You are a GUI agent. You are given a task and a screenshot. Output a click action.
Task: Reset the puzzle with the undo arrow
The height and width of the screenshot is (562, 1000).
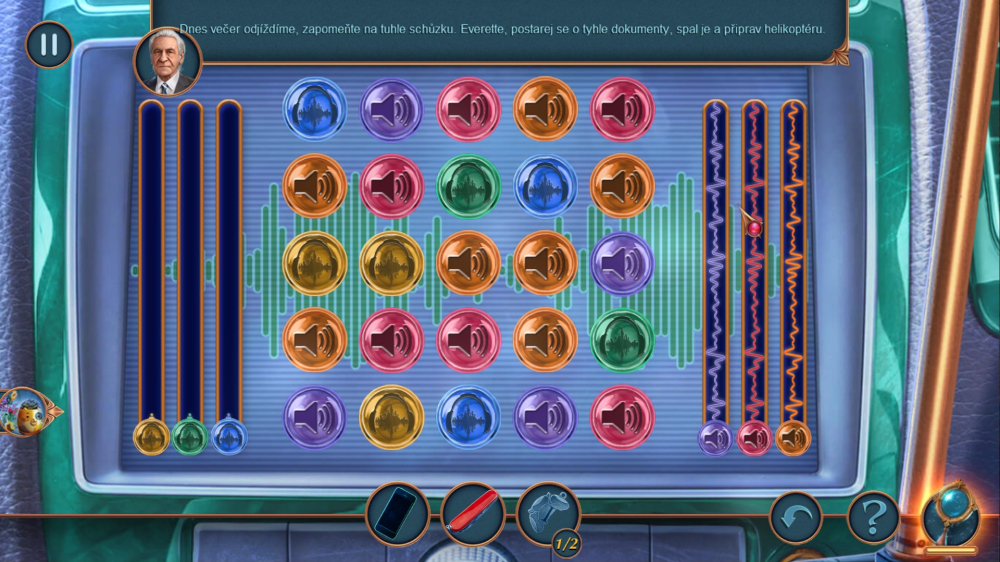(x=795, y=518)
